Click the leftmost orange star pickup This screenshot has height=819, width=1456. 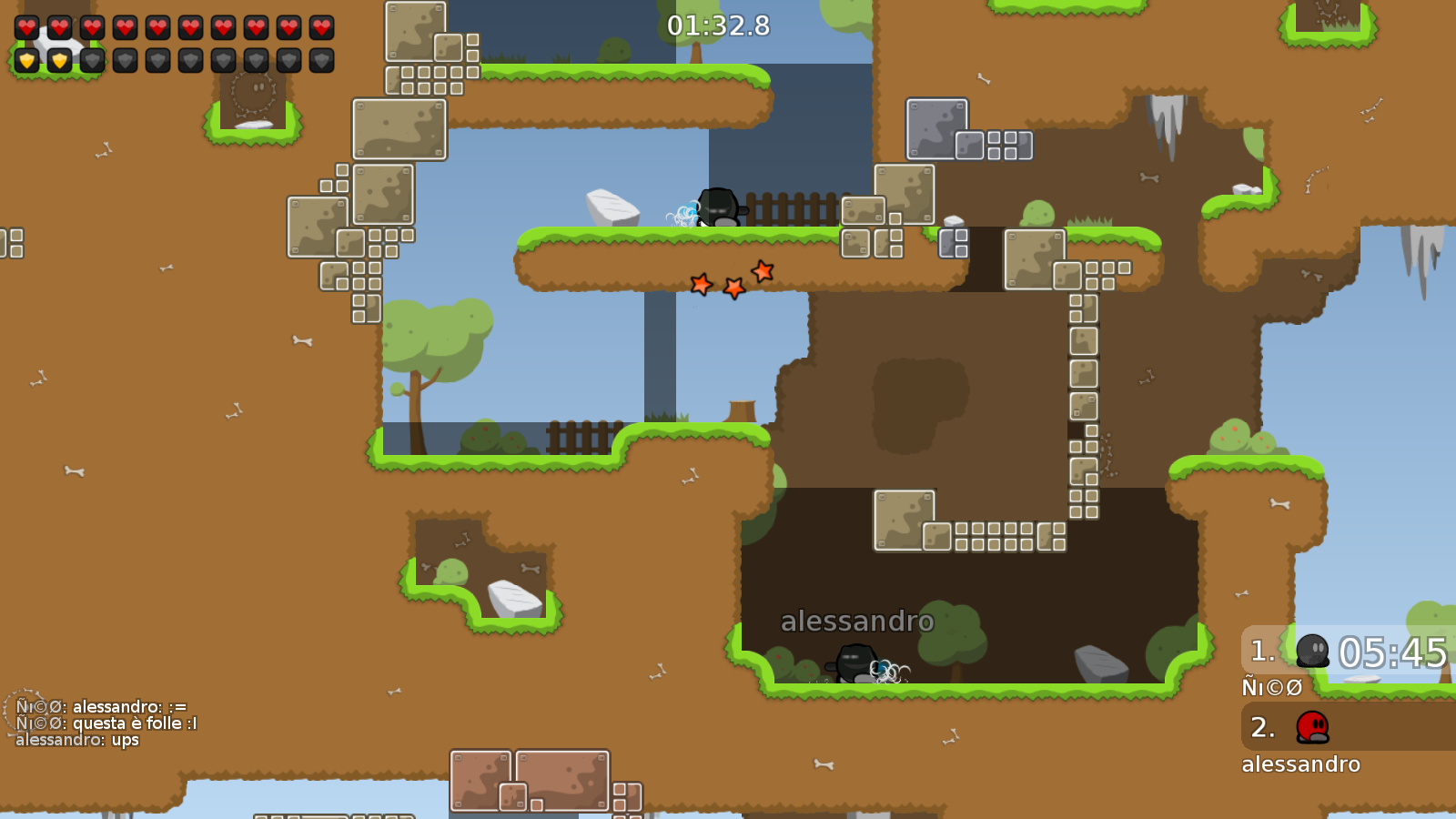tap(701, 285)
